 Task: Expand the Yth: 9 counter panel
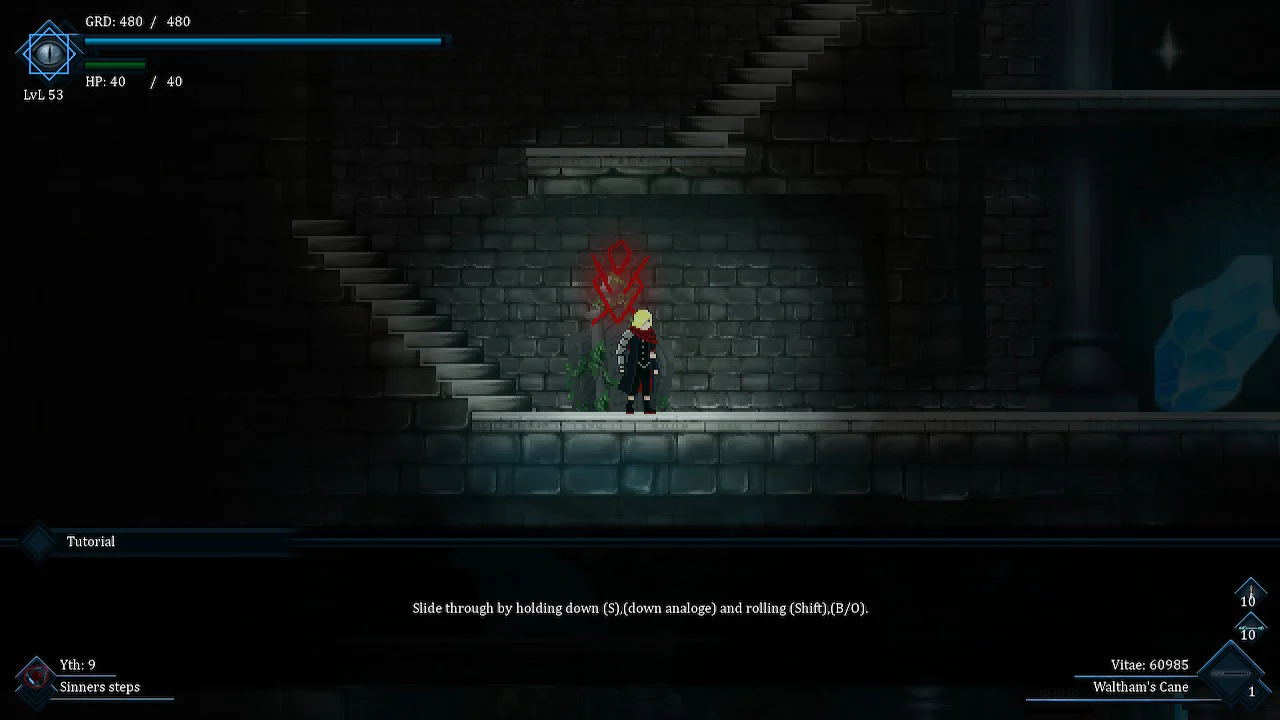coord(78,664)
